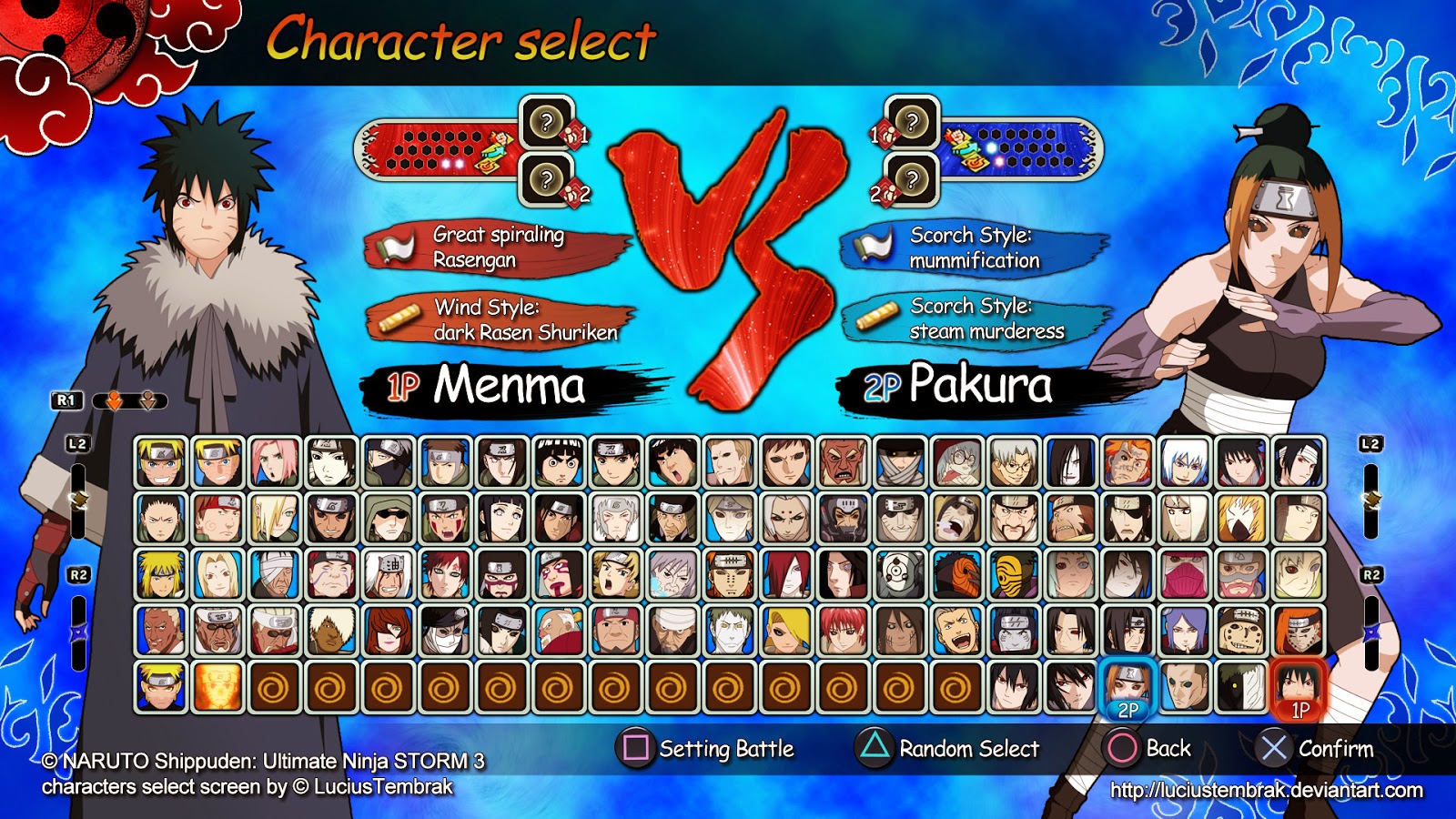The image size is (1456, 819).
Task: Select Sakura's pink-haired portrait tile
Action: click(x=275, y=462)
